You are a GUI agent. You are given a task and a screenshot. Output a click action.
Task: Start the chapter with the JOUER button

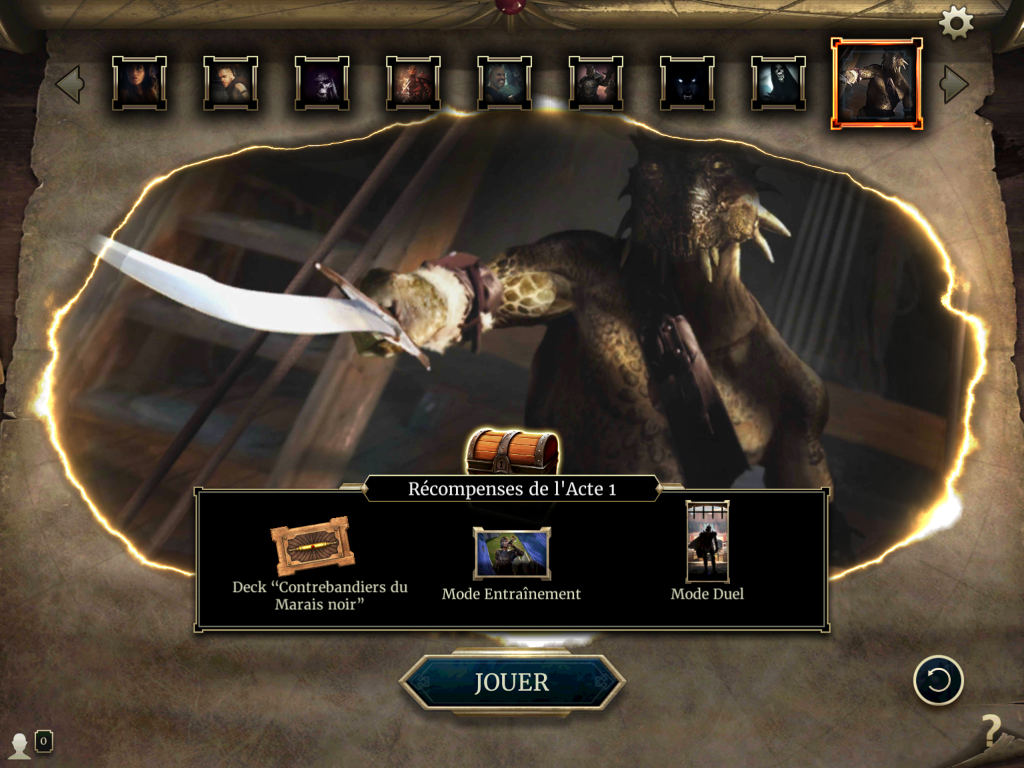coord(512,682)
